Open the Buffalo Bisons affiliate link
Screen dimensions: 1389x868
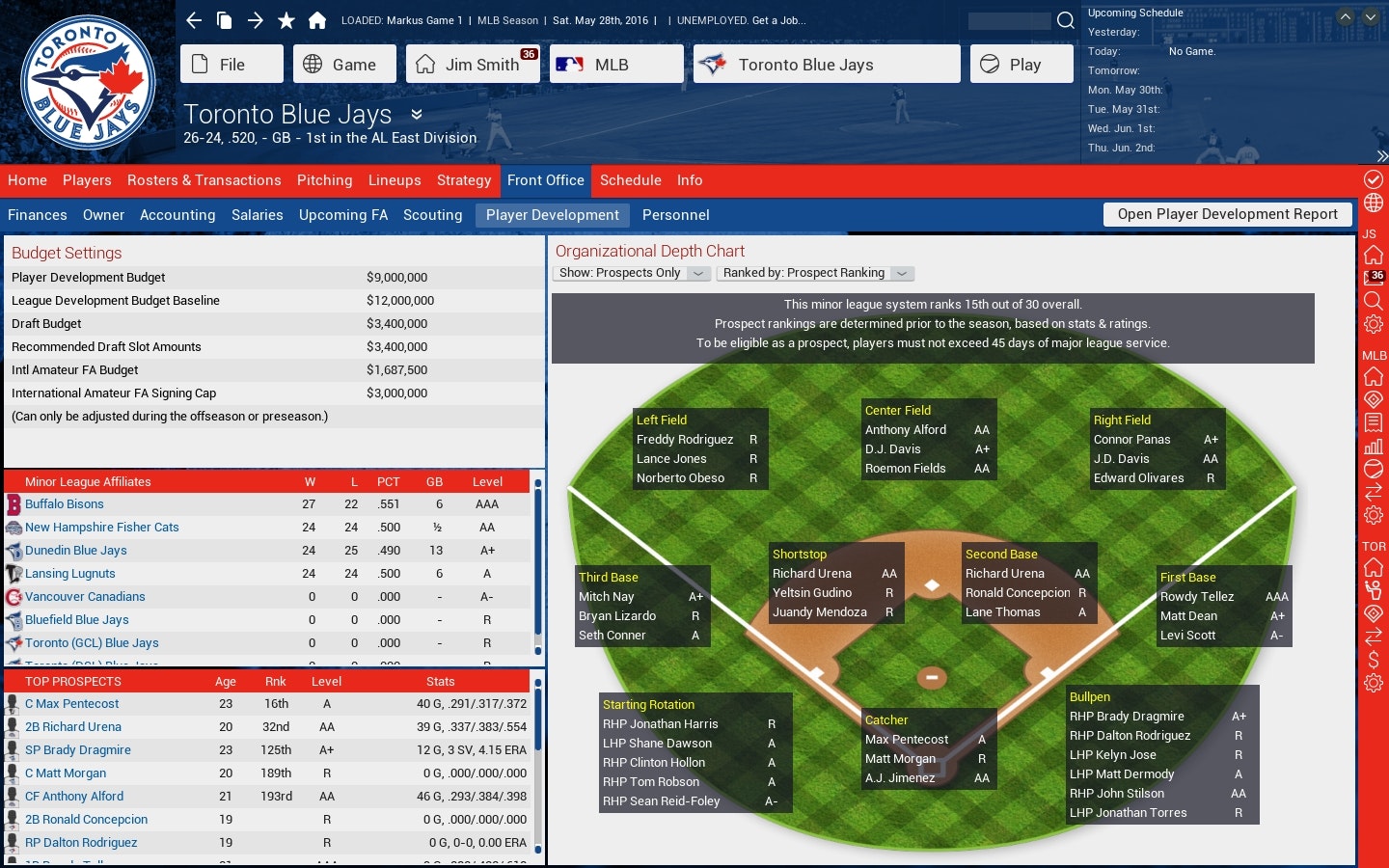click(65, 503)
